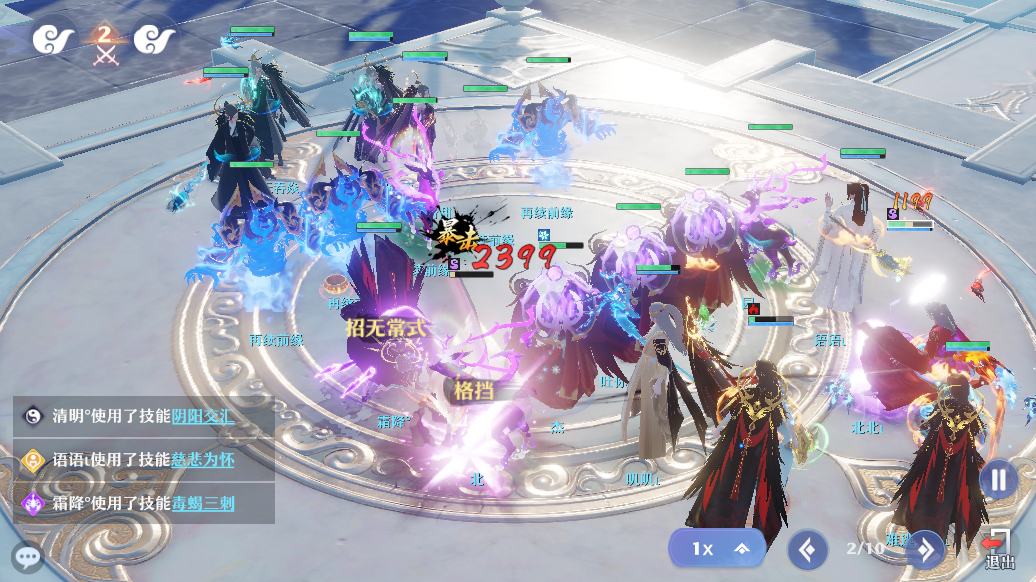Screen dimensions: 1036x582
Task: Open the 阴阳交汇 skill link
Action: click(203, 417)
